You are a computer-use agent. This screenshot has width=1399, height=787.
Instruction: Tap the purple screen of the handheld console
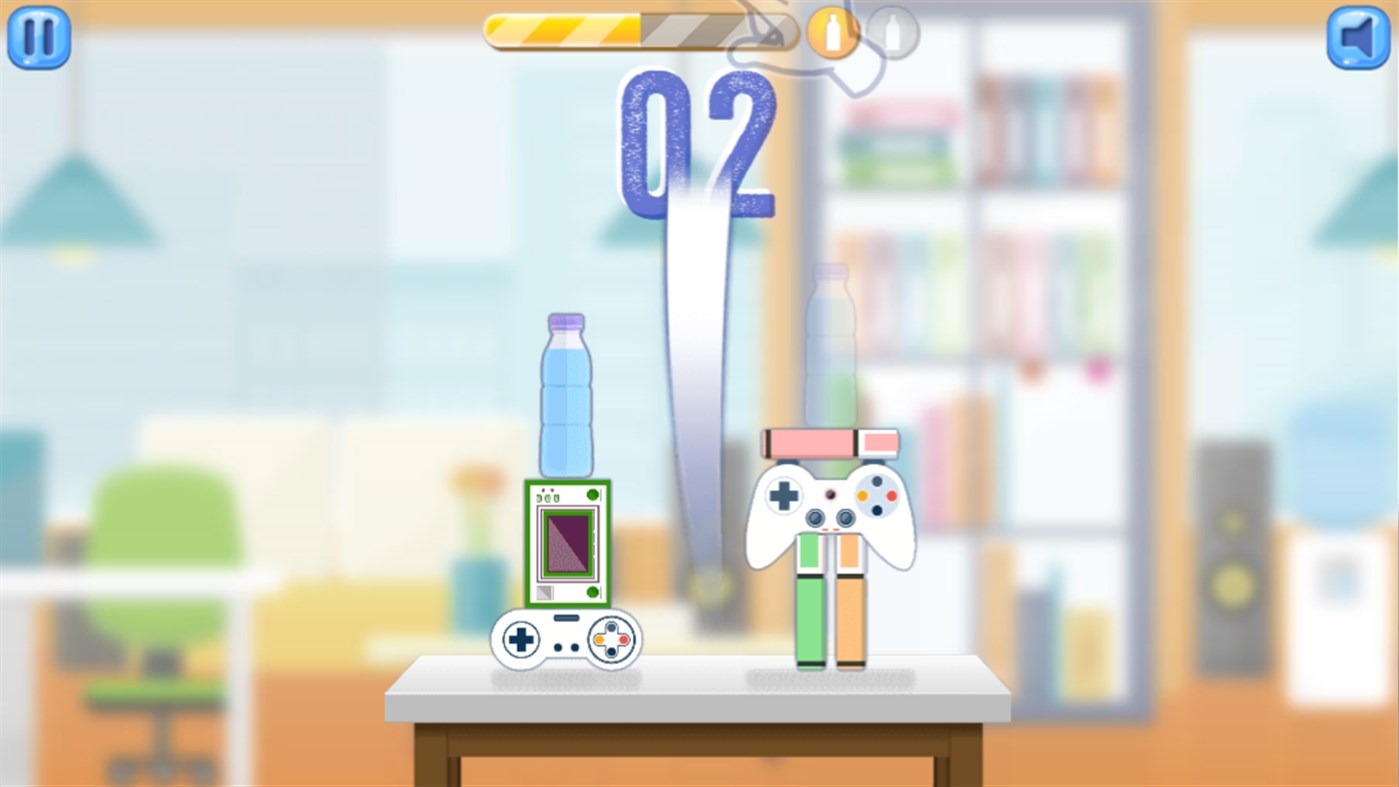[565, 545]
